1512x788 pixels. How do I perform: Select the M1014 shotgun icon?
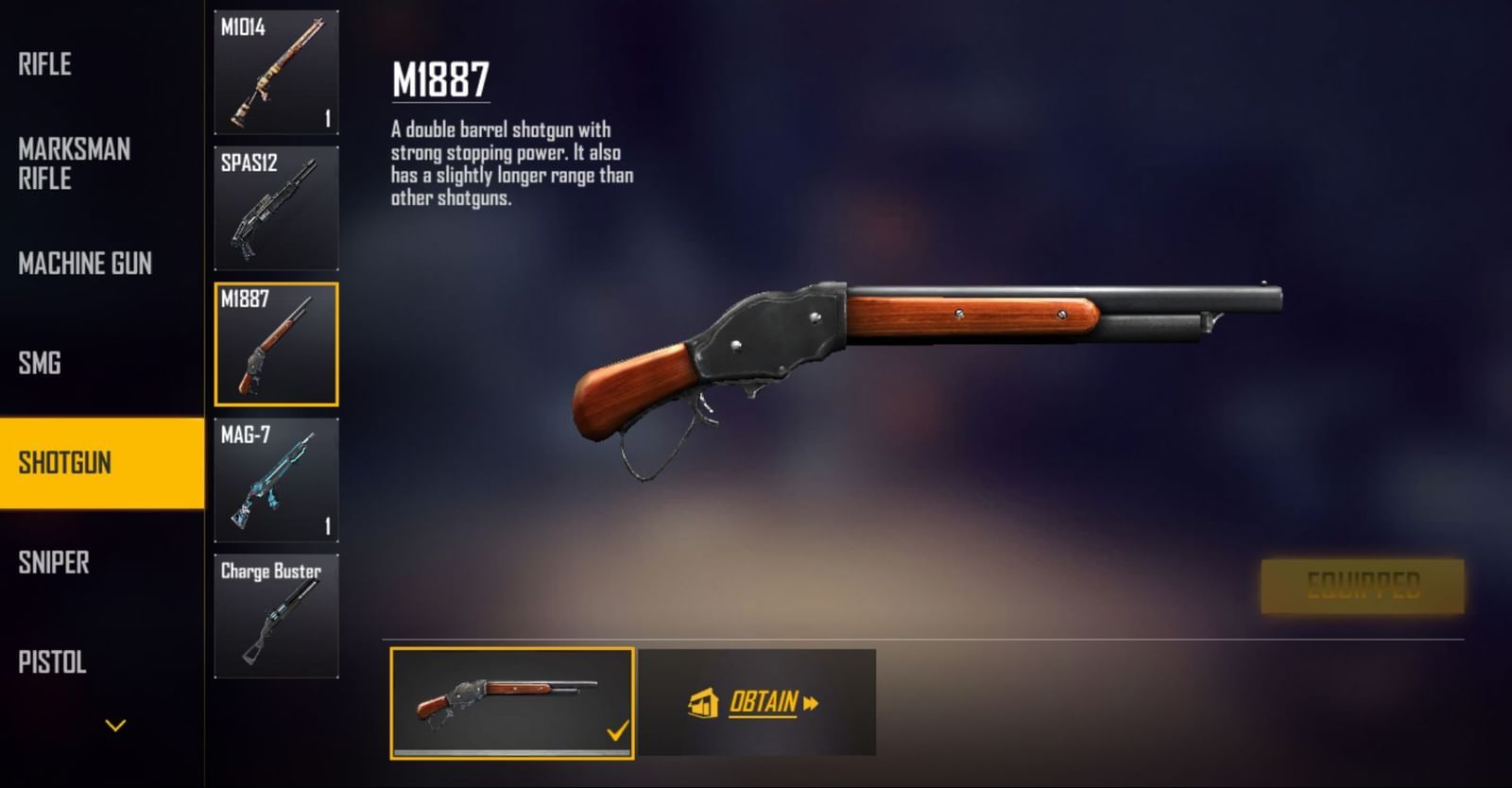tap(276, 71)
